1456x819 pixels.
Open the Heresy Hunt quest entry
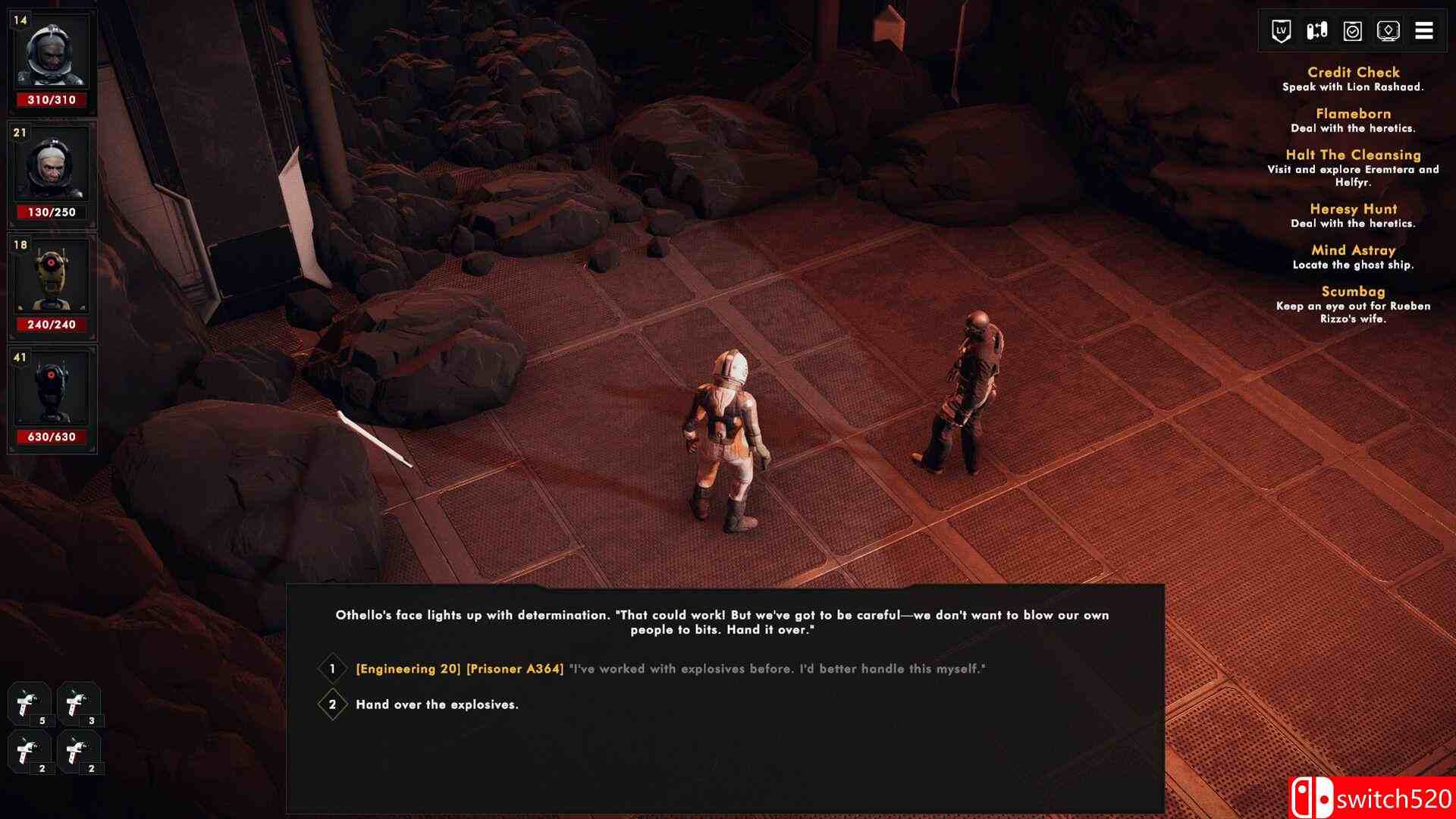click(x=1352, y=209)
